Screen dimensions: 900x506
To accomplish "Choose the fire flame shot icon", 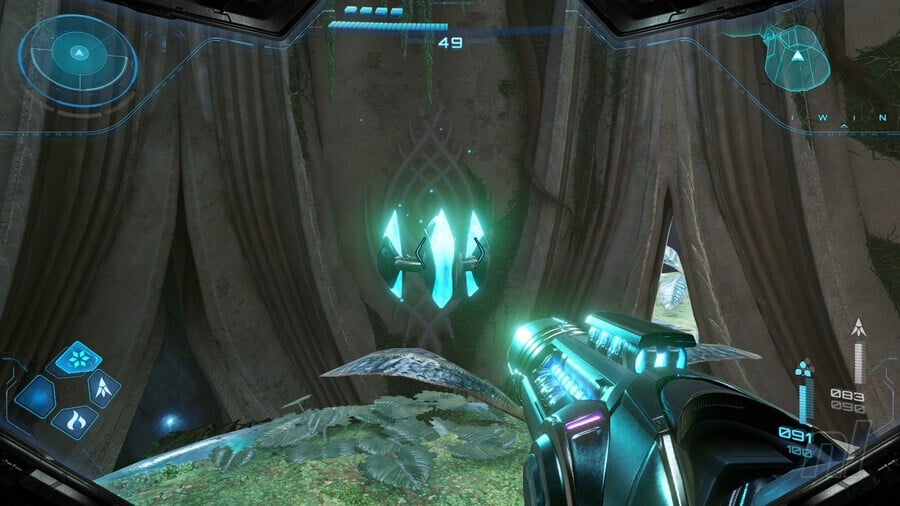I will click(73, 421).
